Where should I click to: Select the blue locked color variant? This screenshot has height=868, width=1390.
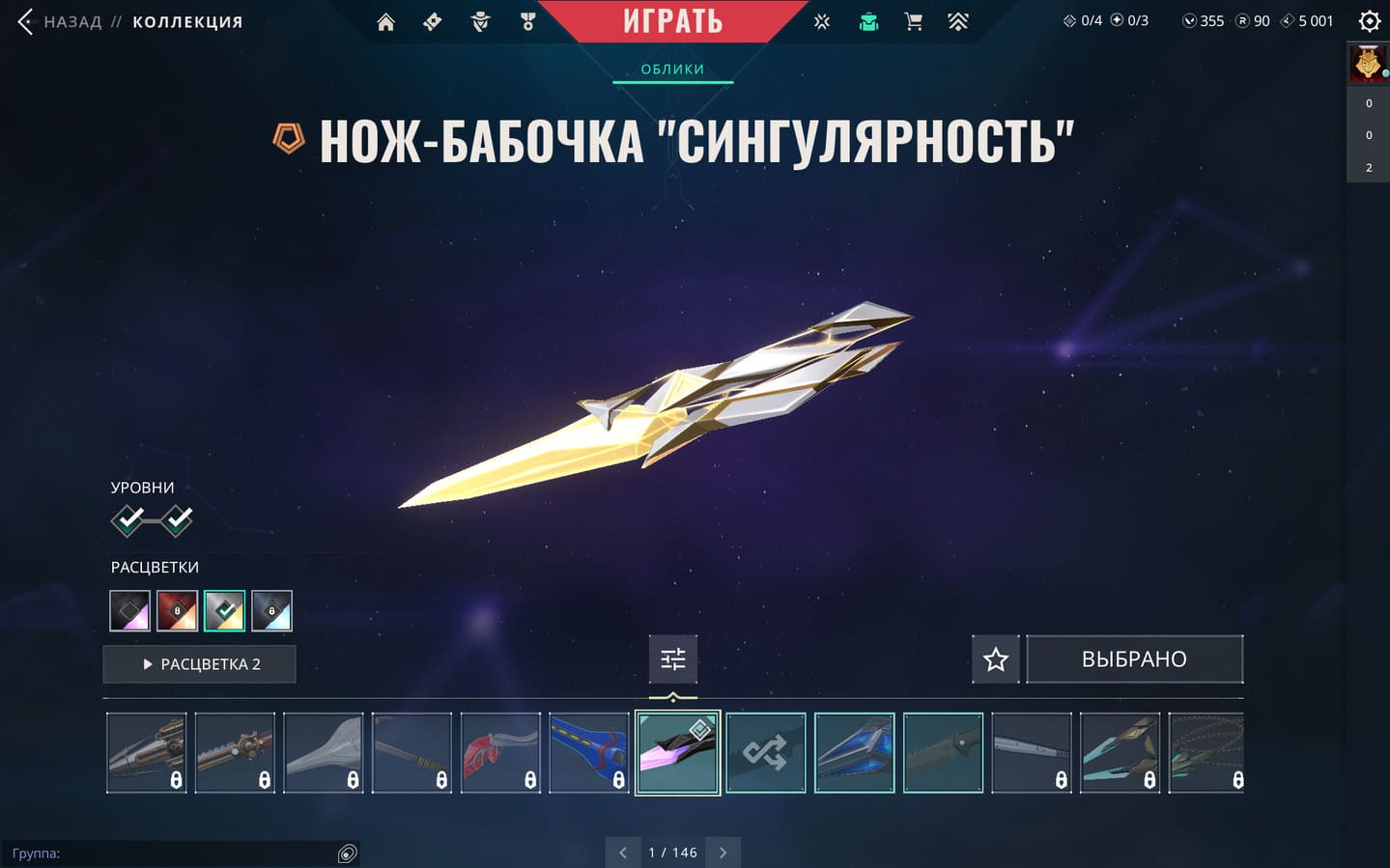click(x=271, y=610)
